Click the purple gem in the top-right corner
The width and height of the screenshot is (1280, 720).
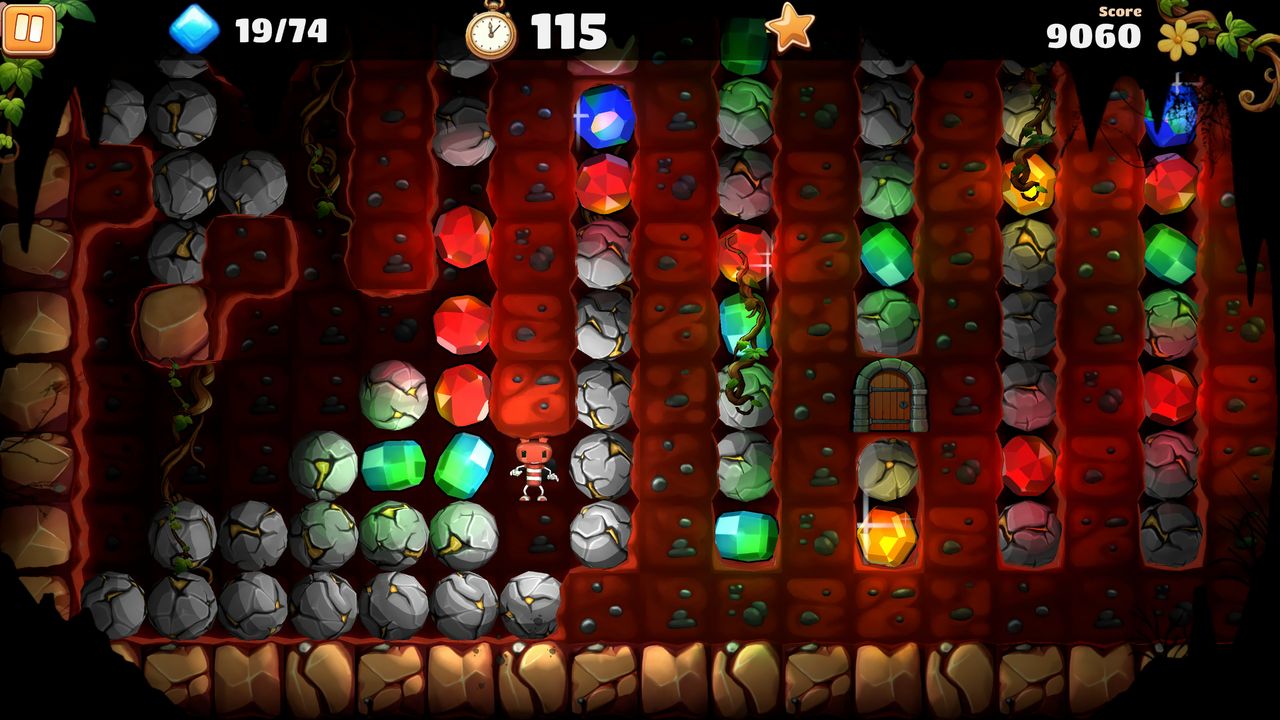1172,117
